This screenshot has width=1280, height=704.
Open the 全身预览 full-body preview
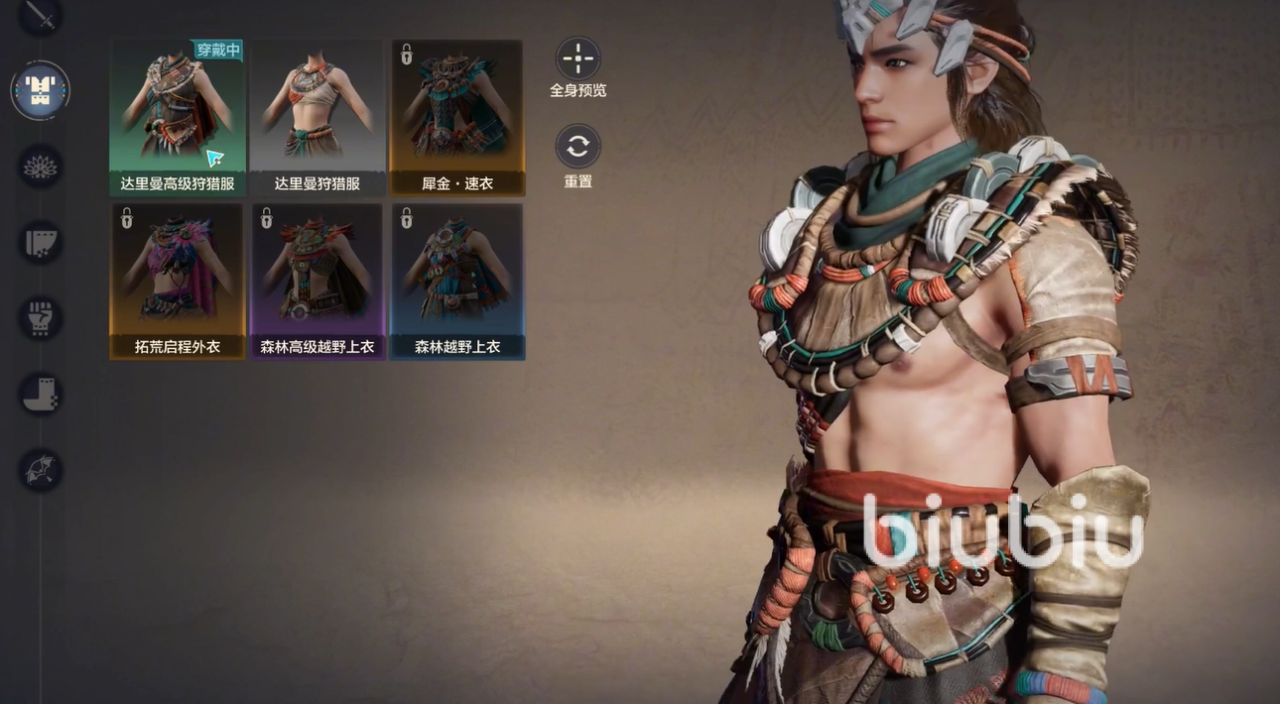pos(578,59)
